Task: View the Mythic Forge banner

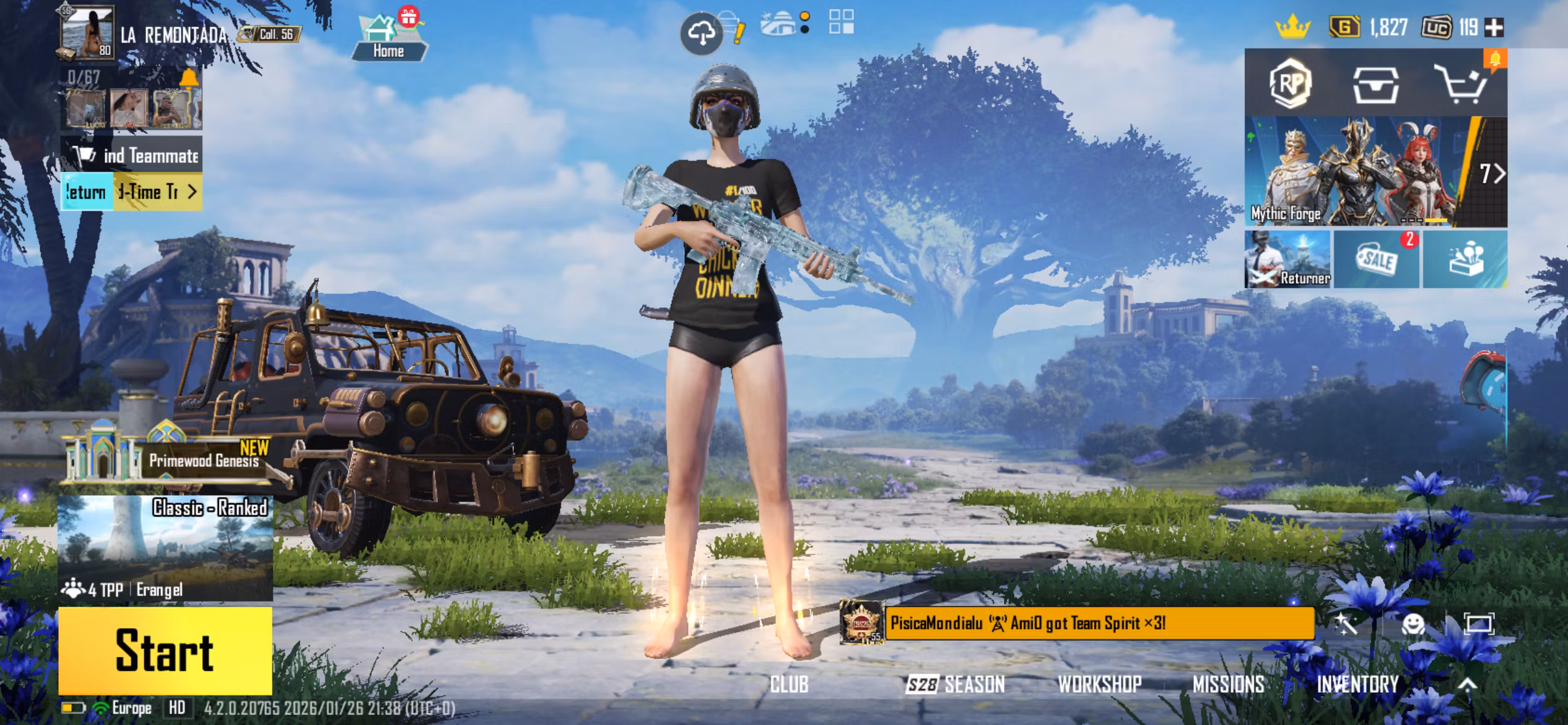Action: [1362, 171]
